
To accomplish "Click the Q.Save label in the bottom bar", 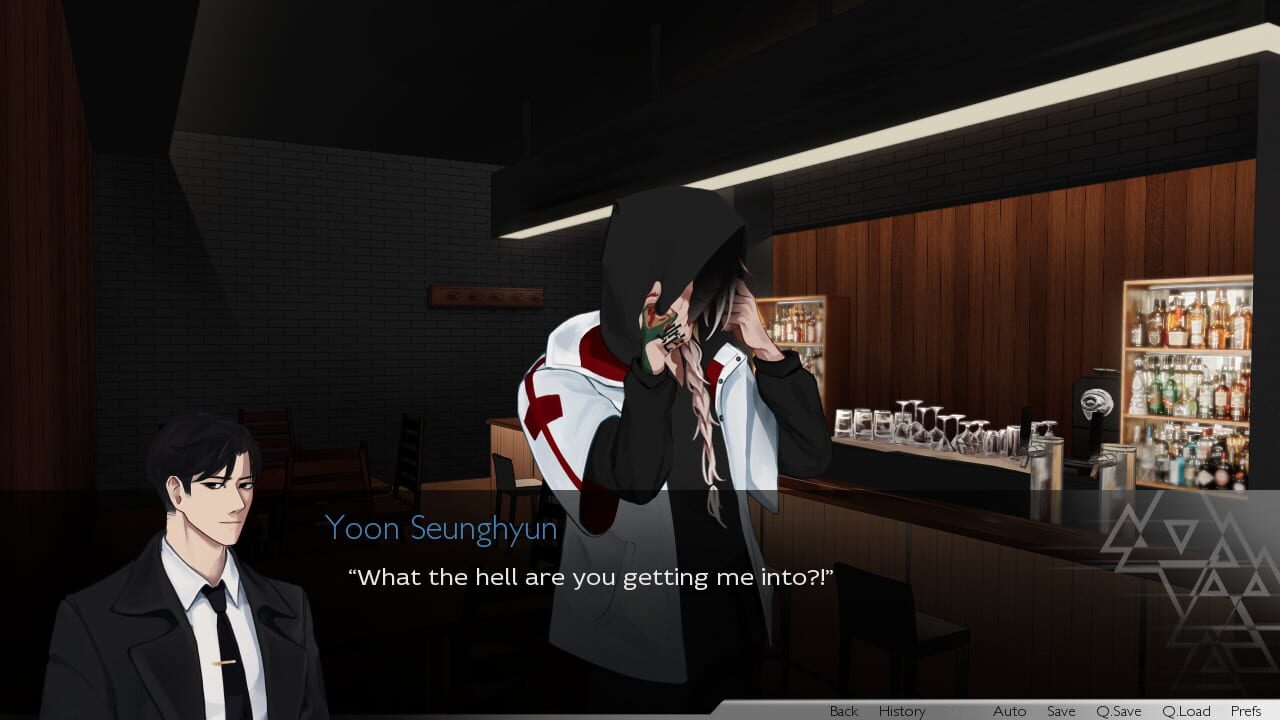I will click(x=1117, y=711).
